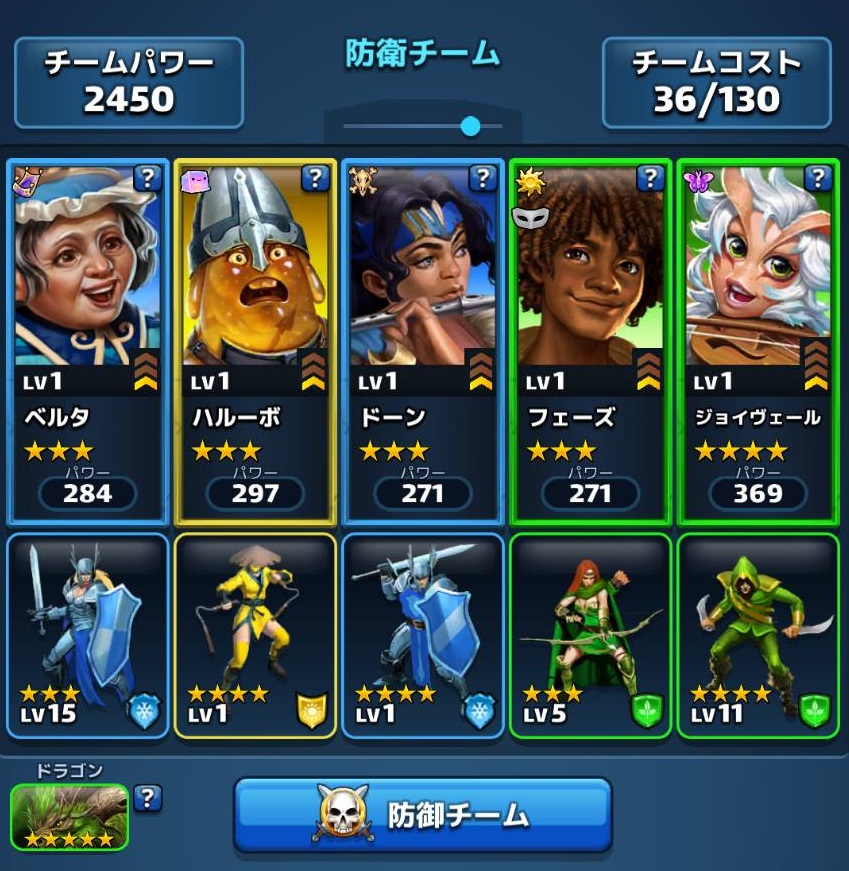The width and height of the screenshot is (849, 871).
Task: Select the dragon thumbnail
Action: 69,816
